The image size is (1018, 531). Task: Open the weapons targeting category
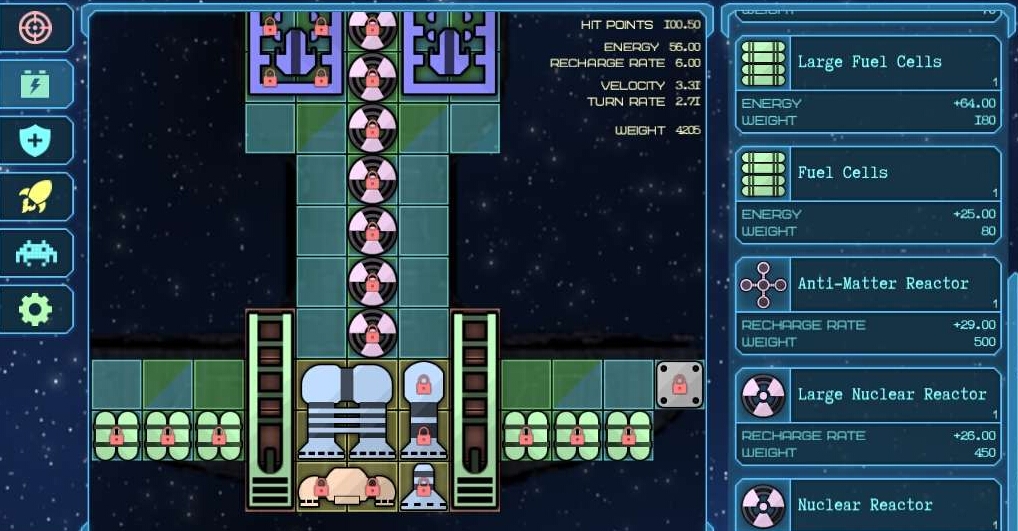[36, 27]
